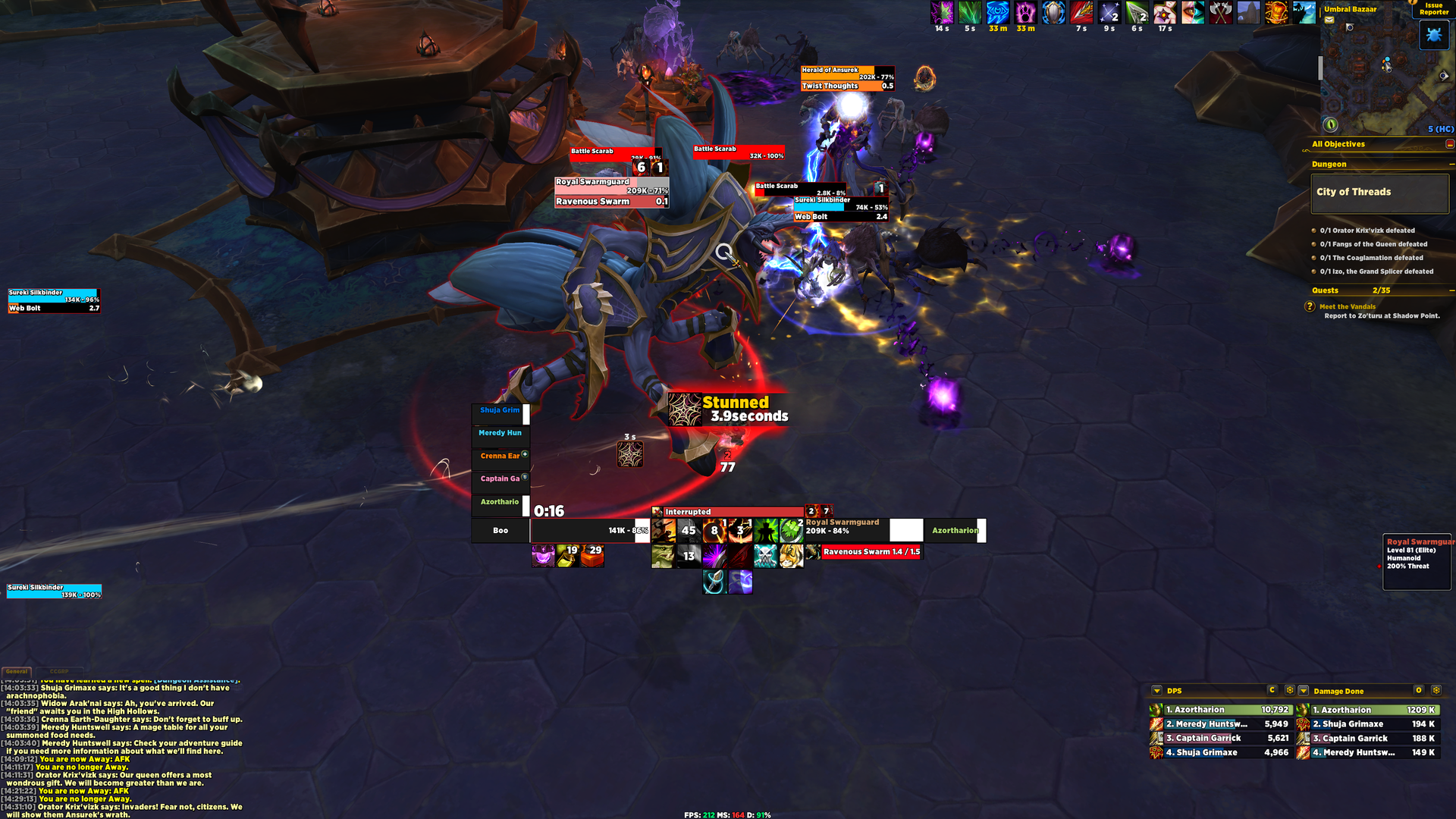The width and height of the screenshot is (1456, 819).
Task: Use the yellow flask item
Action: pyautogui.click(x=567, y=556)
